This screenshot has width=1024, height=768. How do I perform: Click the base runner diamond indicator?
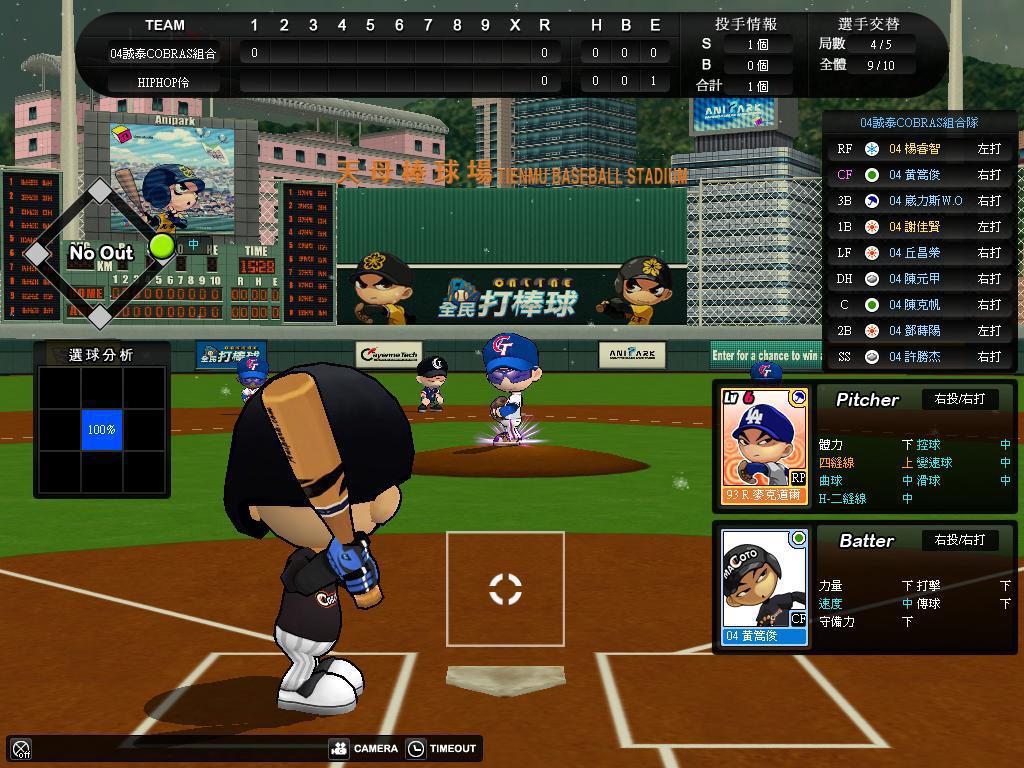(x=99, y=254)
